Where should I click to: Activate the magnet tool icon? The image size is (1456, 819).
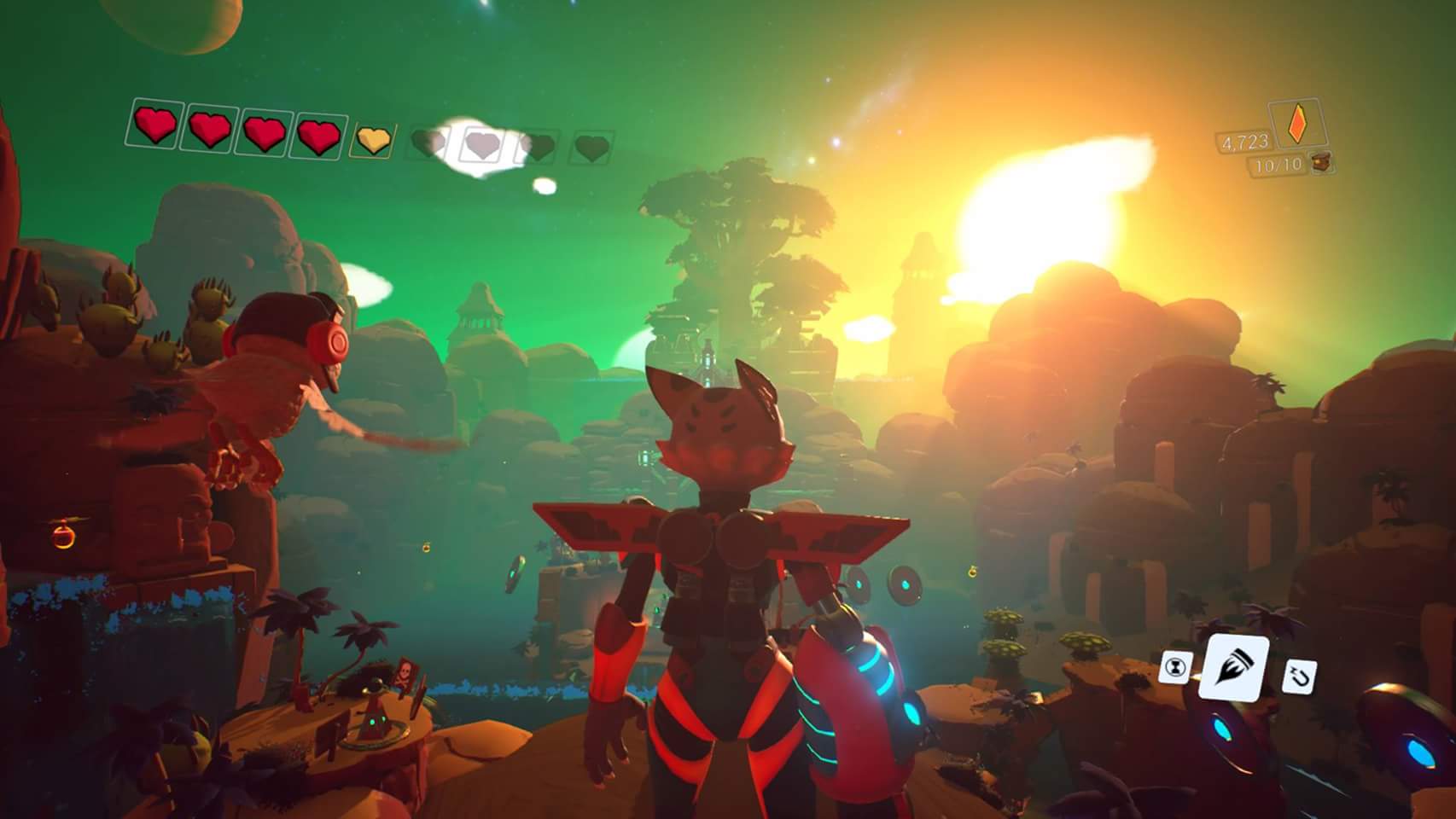[x=1298, y=677]
